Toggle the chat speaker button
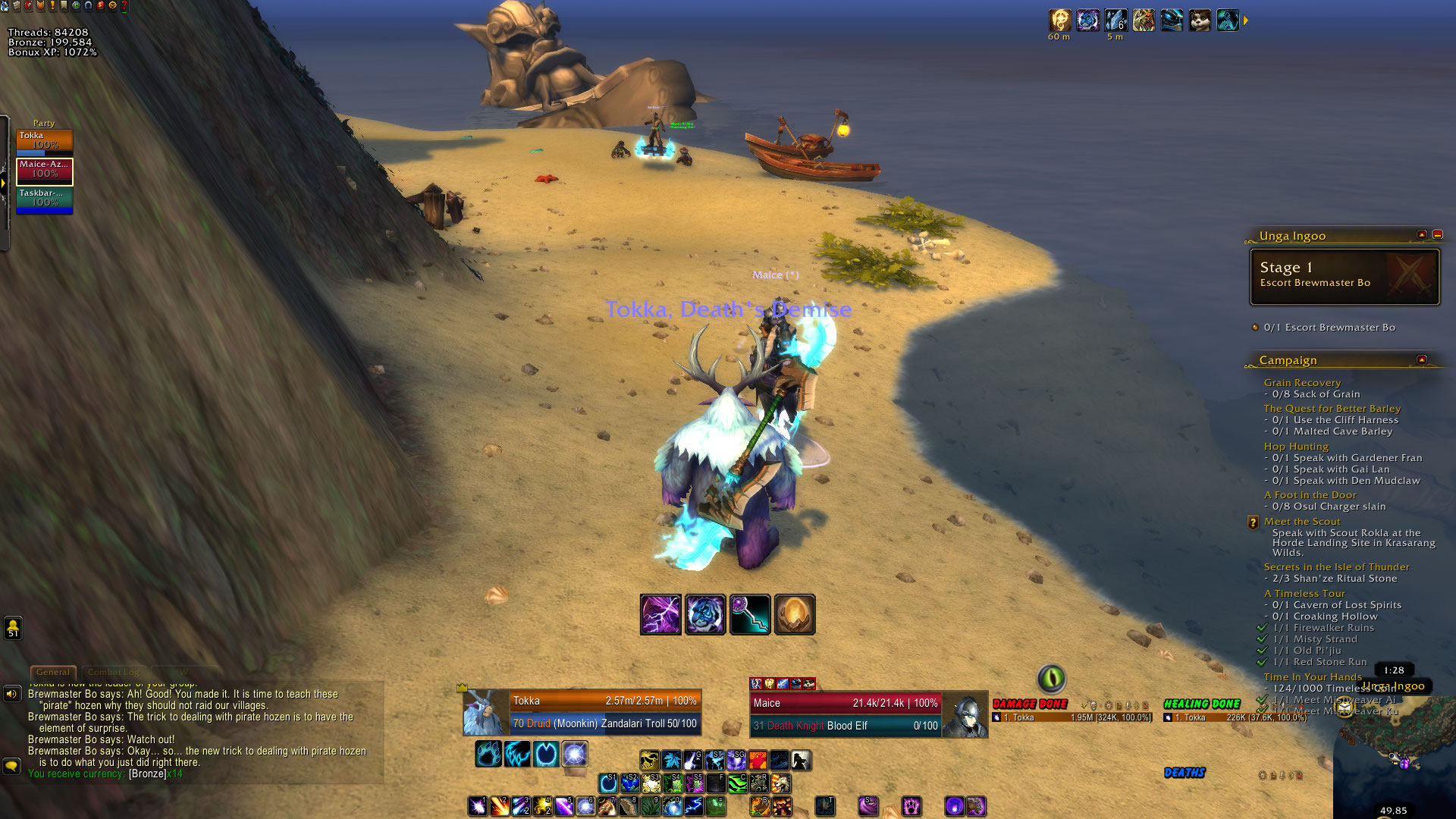This screenshot has width=1456, height=819. point(12,694)
